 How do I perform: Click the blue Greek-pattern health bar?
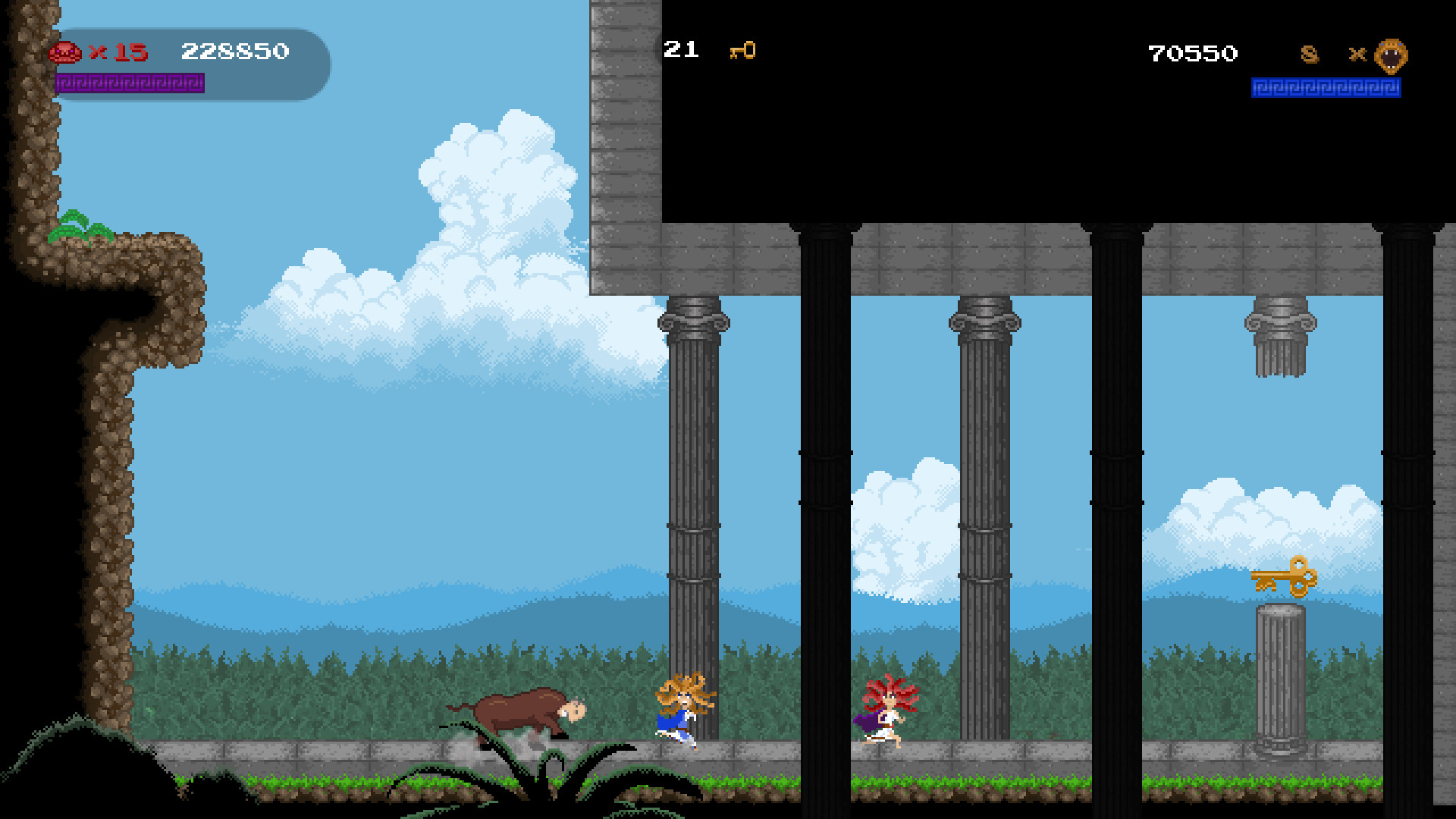tap(1326, 88)
